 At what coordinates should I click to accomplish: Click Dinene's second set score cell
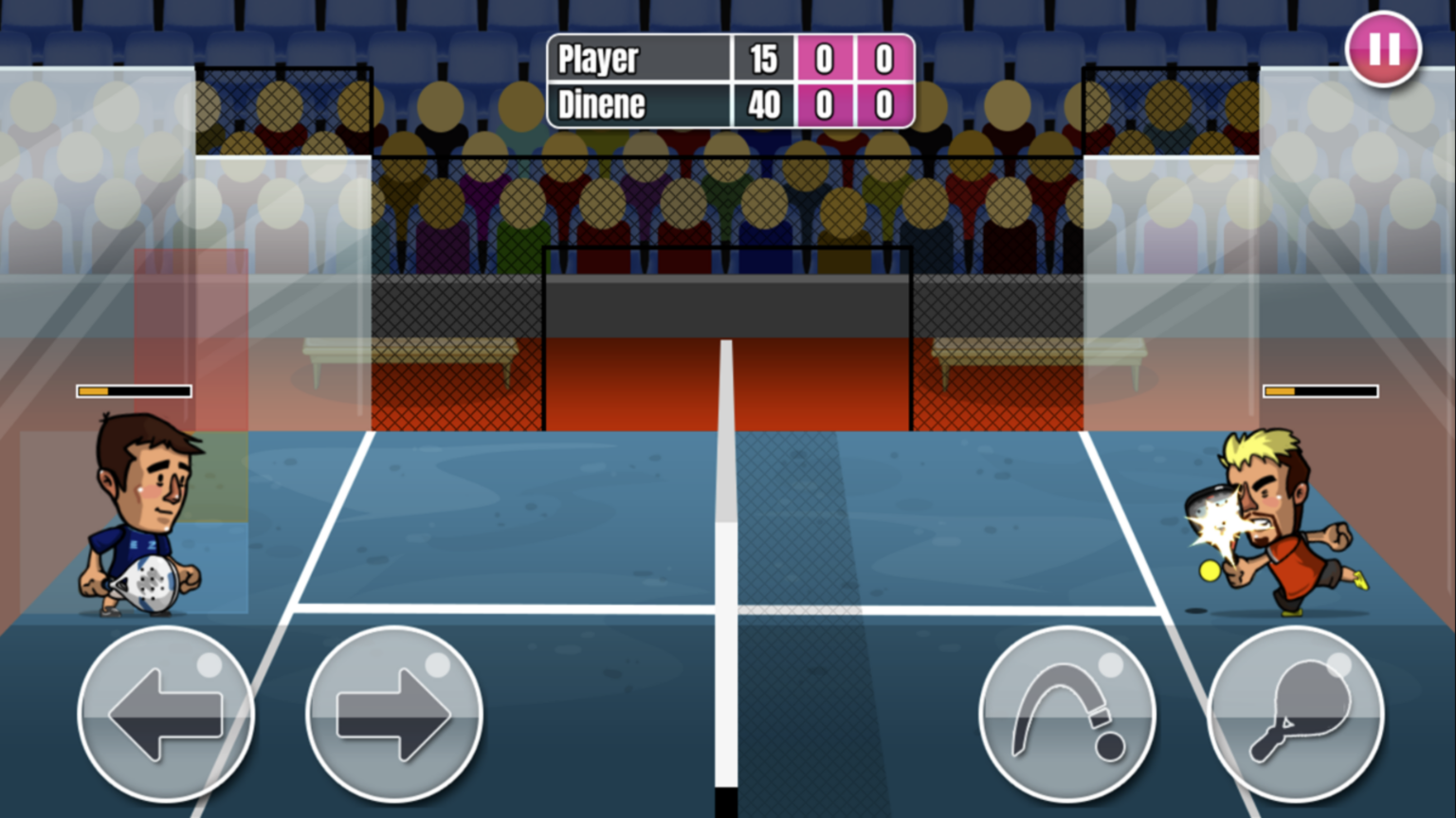(882, 105)
